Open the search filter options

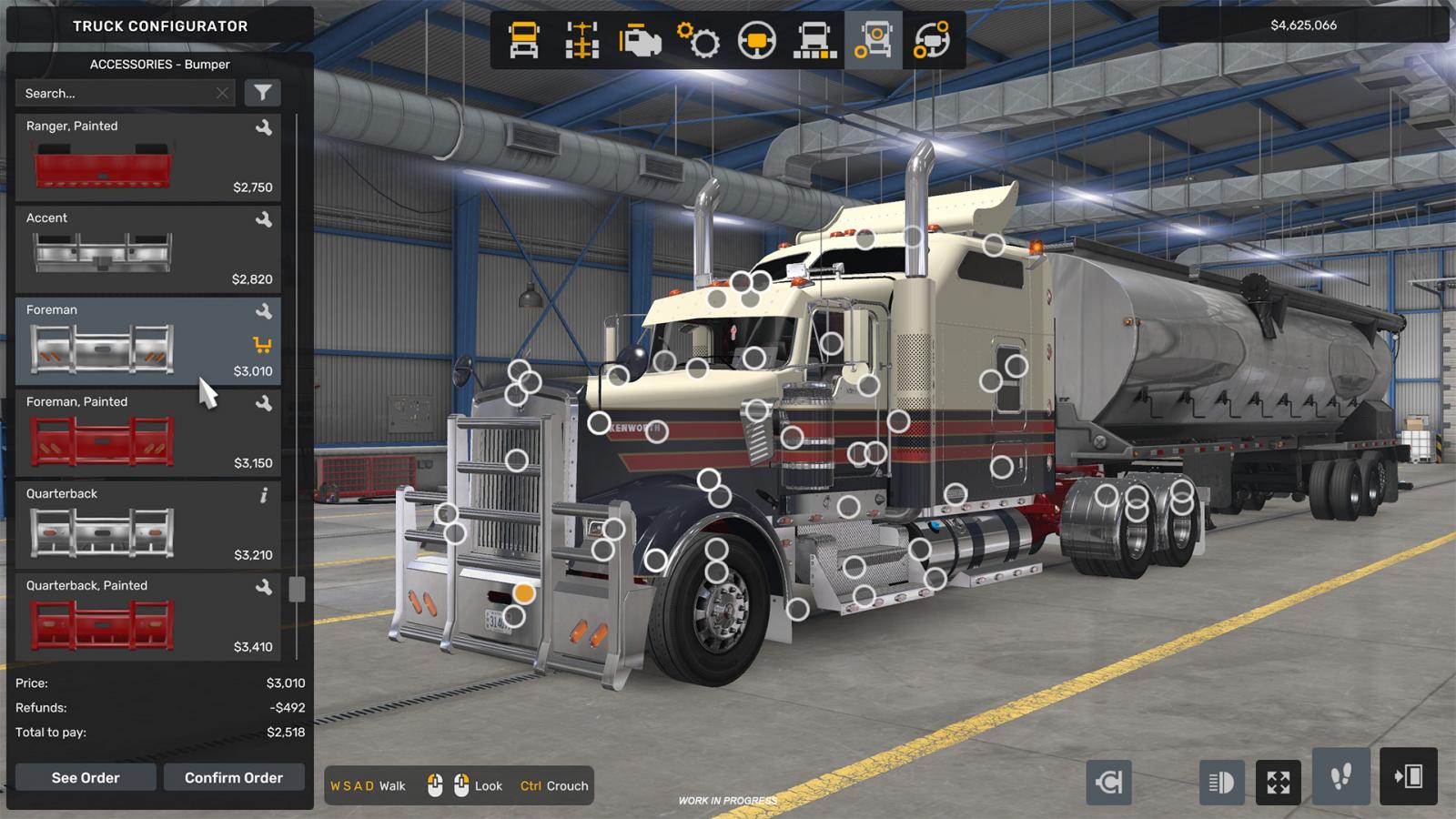(263, 93)
